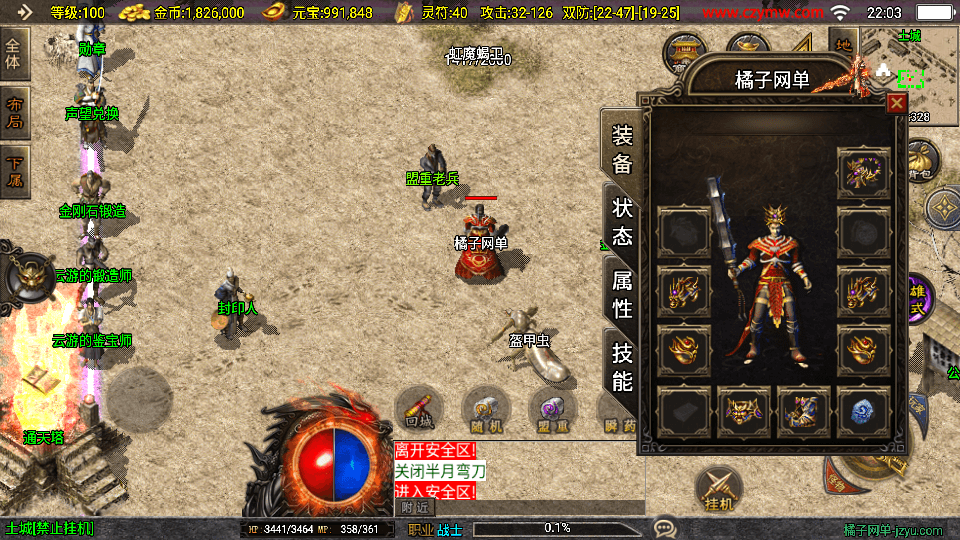Close the character equipment panel
This screenshot has height=540, width=960.
[x=897, y=103]
